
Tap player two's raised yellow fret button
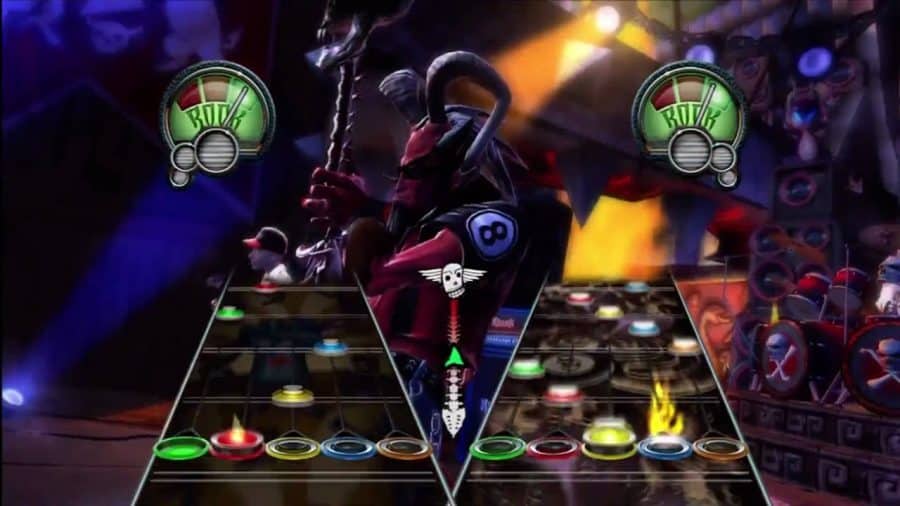coord(609,439)
